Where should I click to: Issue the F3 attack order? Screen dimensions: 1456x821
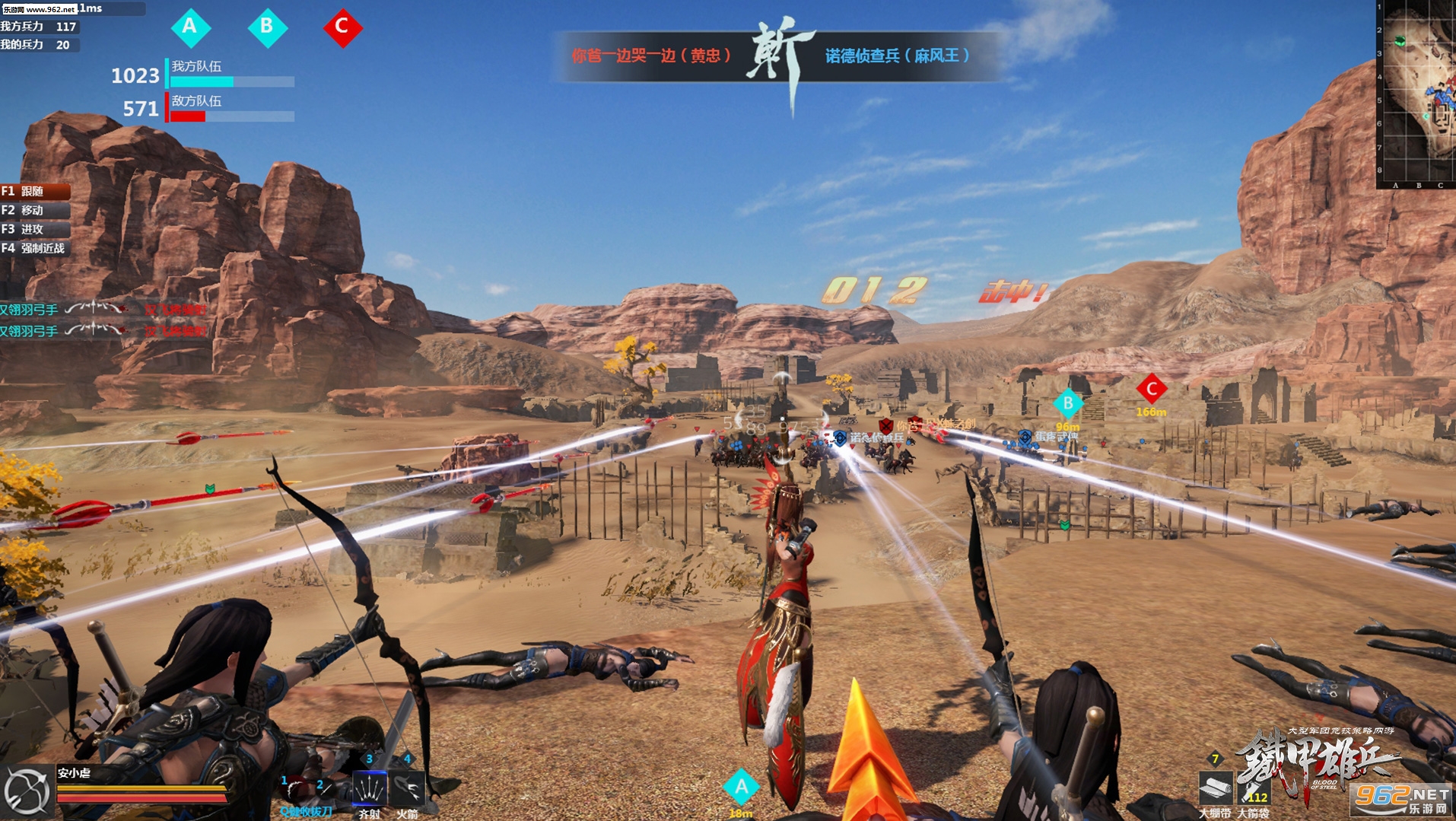(34, 229)
